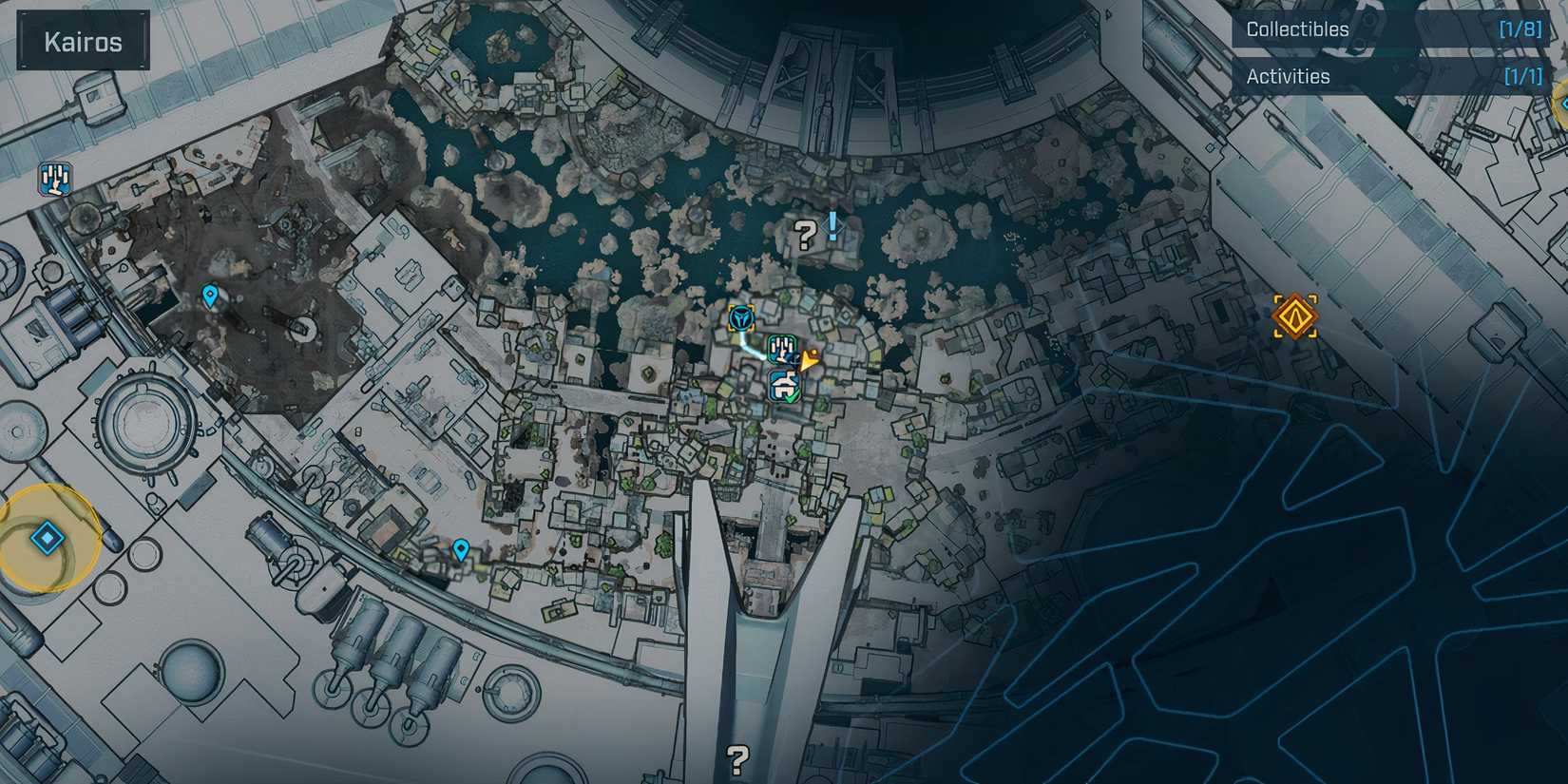Click the blue location pin above the dark crater
Screen dimensions: 1568x784
click(x=211, y=296)
